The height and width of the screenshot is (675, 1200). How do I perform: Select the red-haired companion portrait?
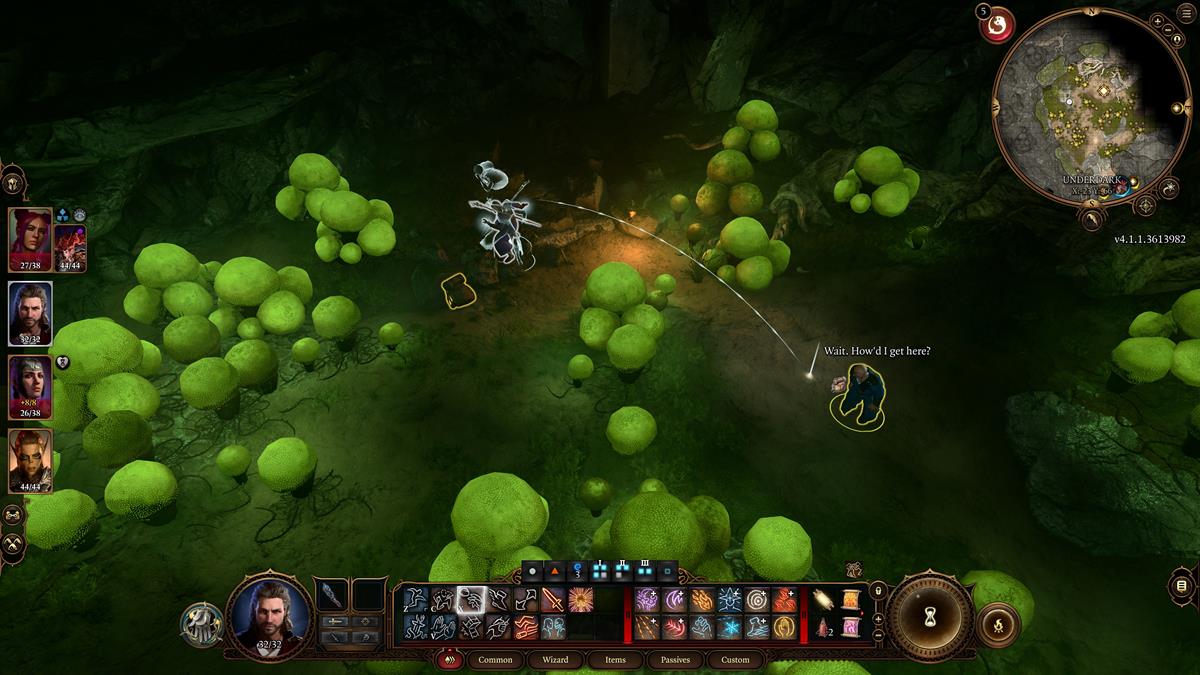tap(30, 240)
